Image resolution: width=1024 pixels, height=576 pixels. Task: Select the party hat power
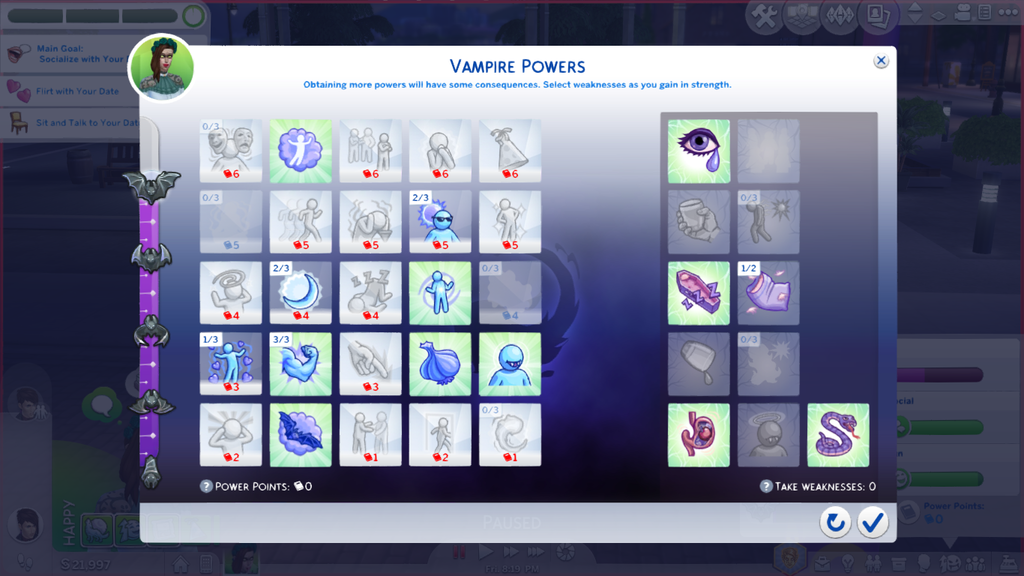(510, 151)
